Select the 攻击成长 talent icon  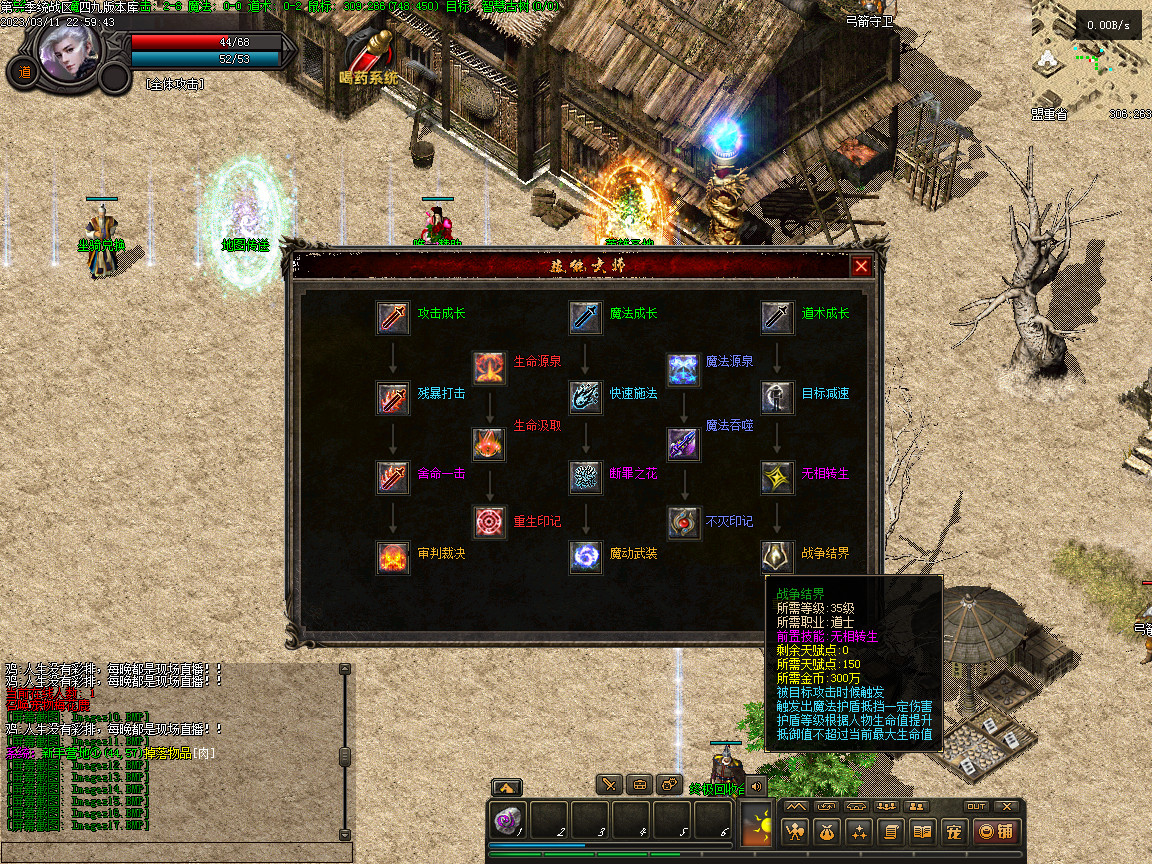coord(393,317)
